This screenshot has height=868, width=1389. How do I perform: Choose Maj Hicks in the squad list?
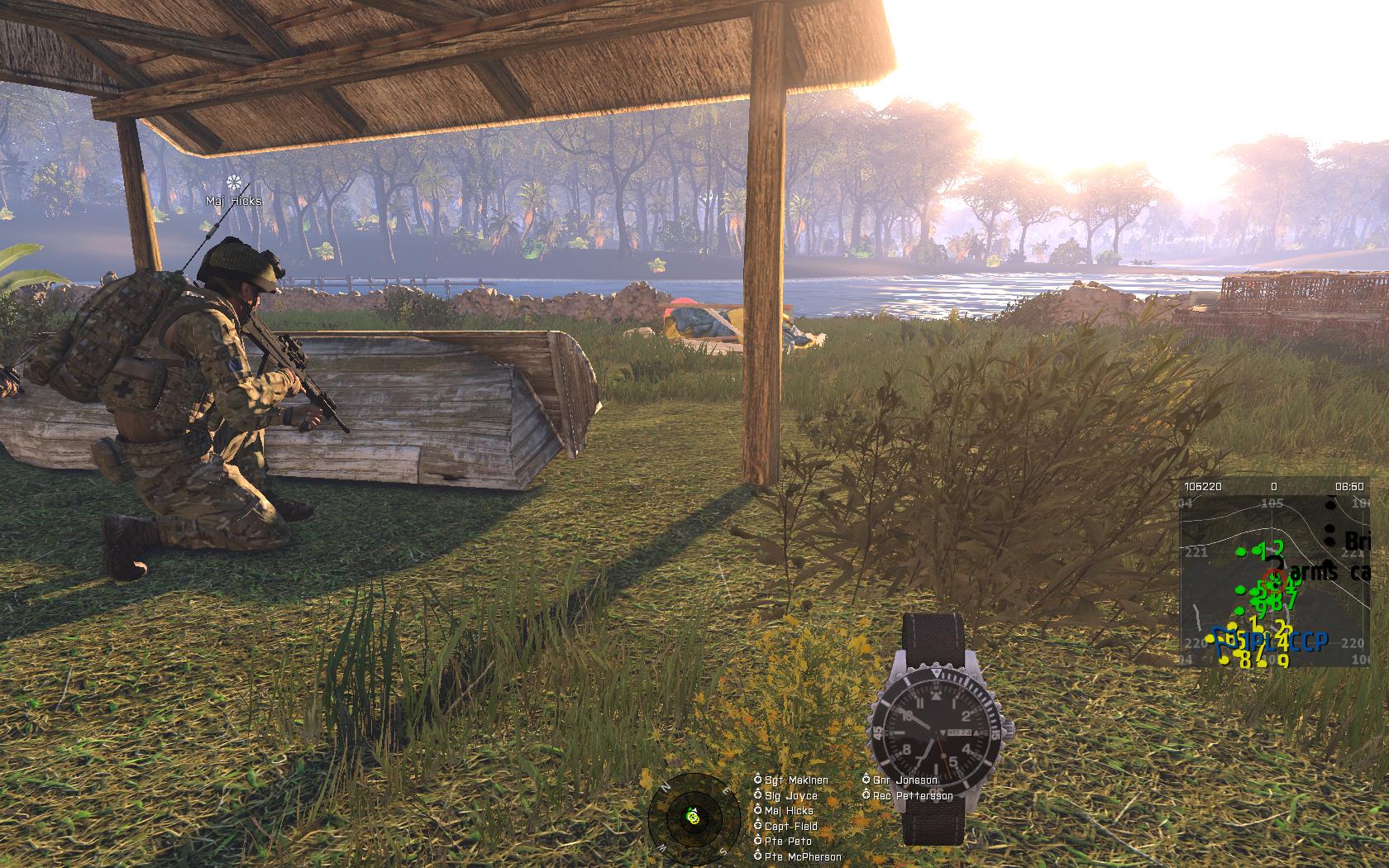tap(788, 811)
